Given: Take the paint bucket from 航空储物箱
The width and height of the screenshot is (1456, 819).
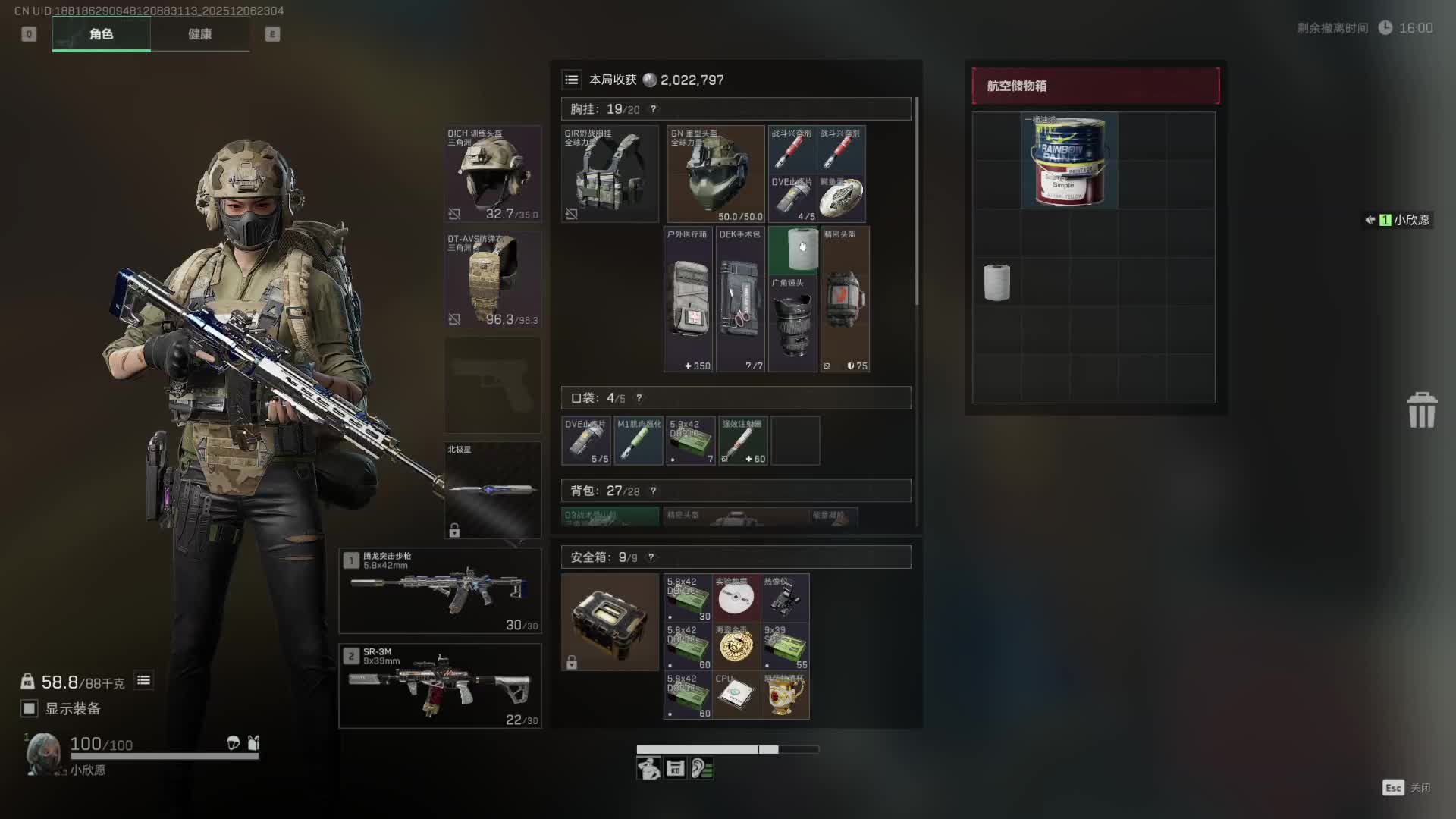Looking at the screenshot, I should (x=1069, y=161).
